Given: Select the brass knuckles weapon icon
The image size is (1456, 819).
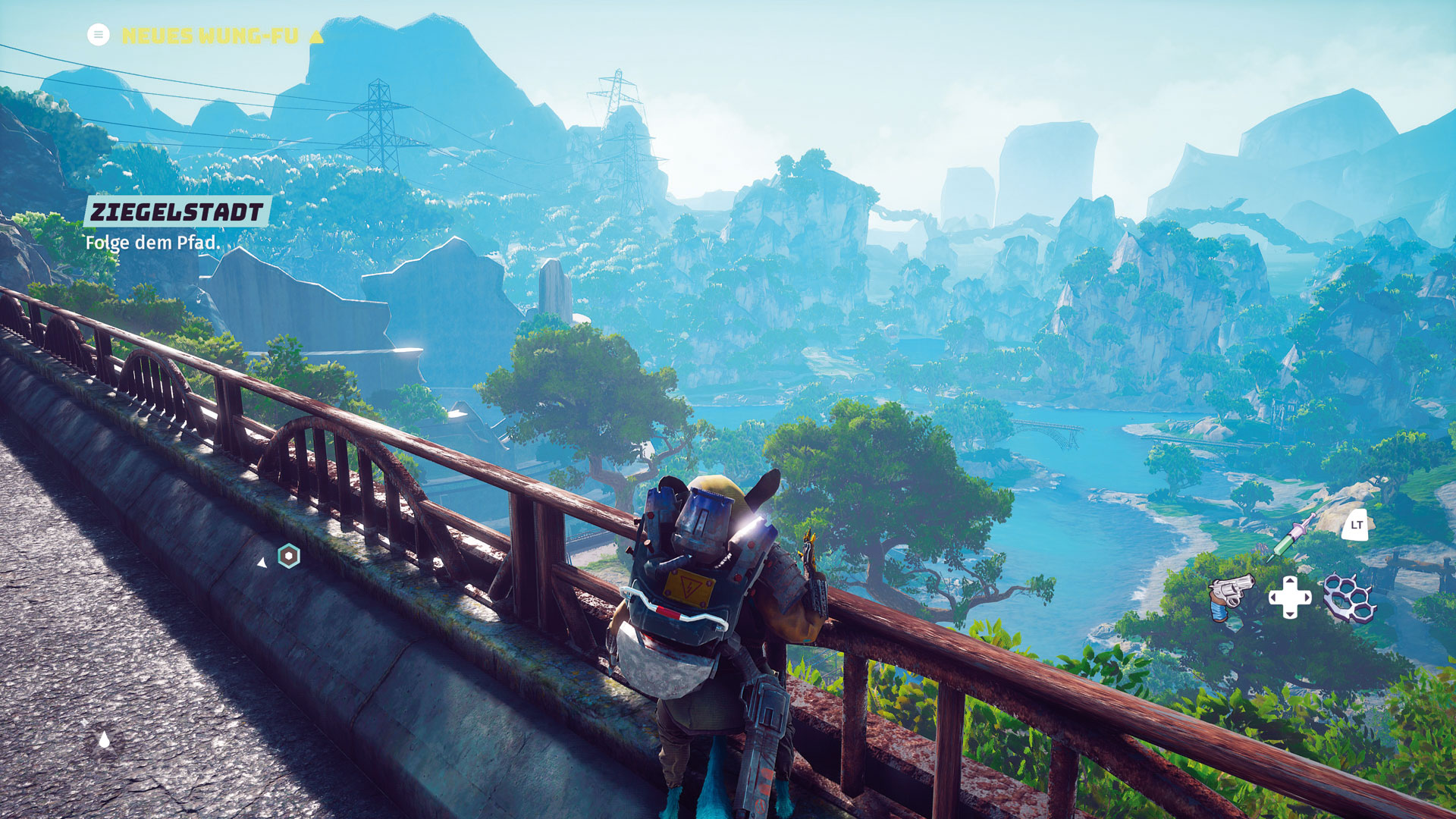Looking at the screenshot, I should (x=1349, y=598).
